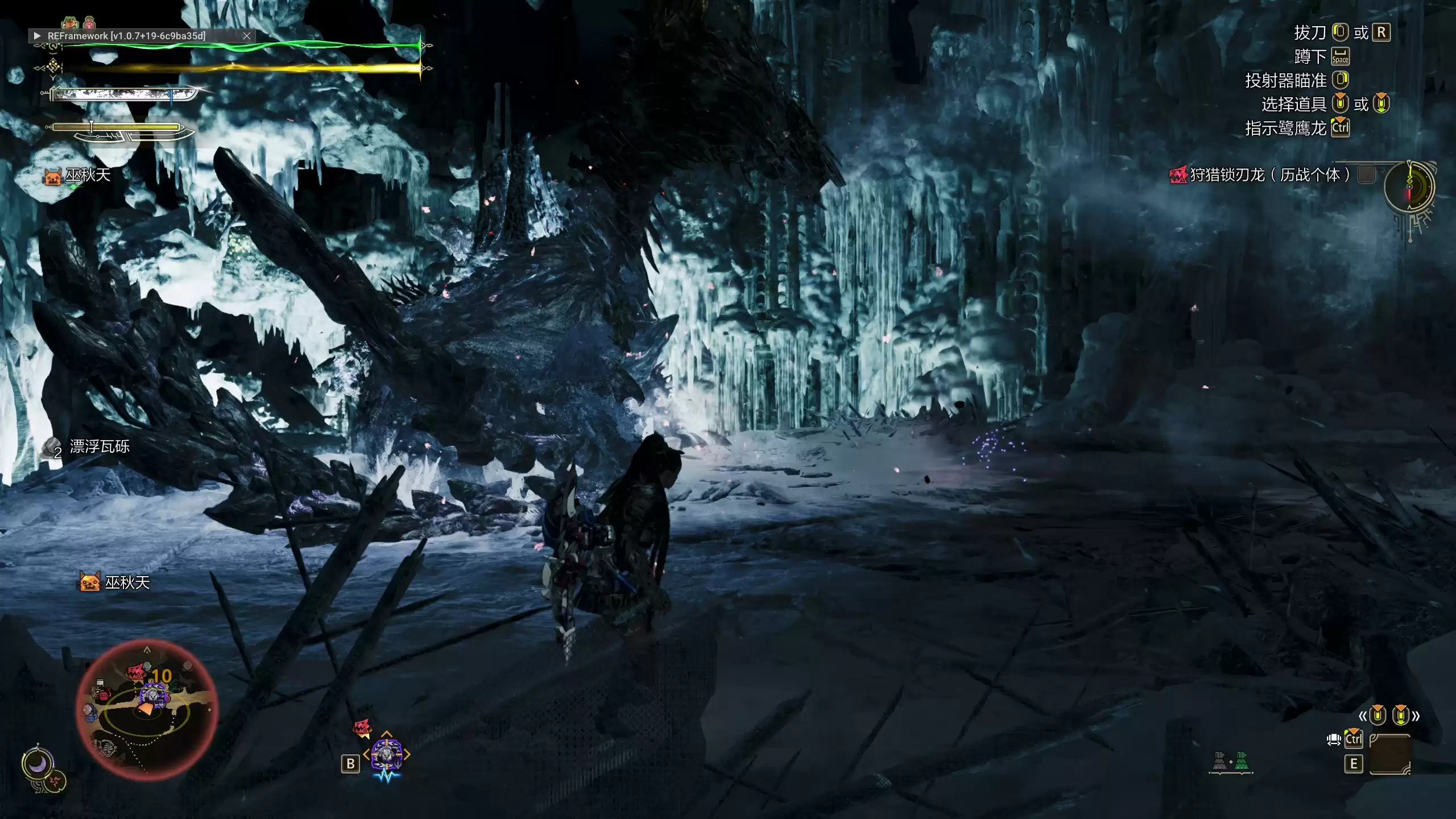Select the empty item bar slot
Screen dimensions: 1456x819
coord(1390,754)
